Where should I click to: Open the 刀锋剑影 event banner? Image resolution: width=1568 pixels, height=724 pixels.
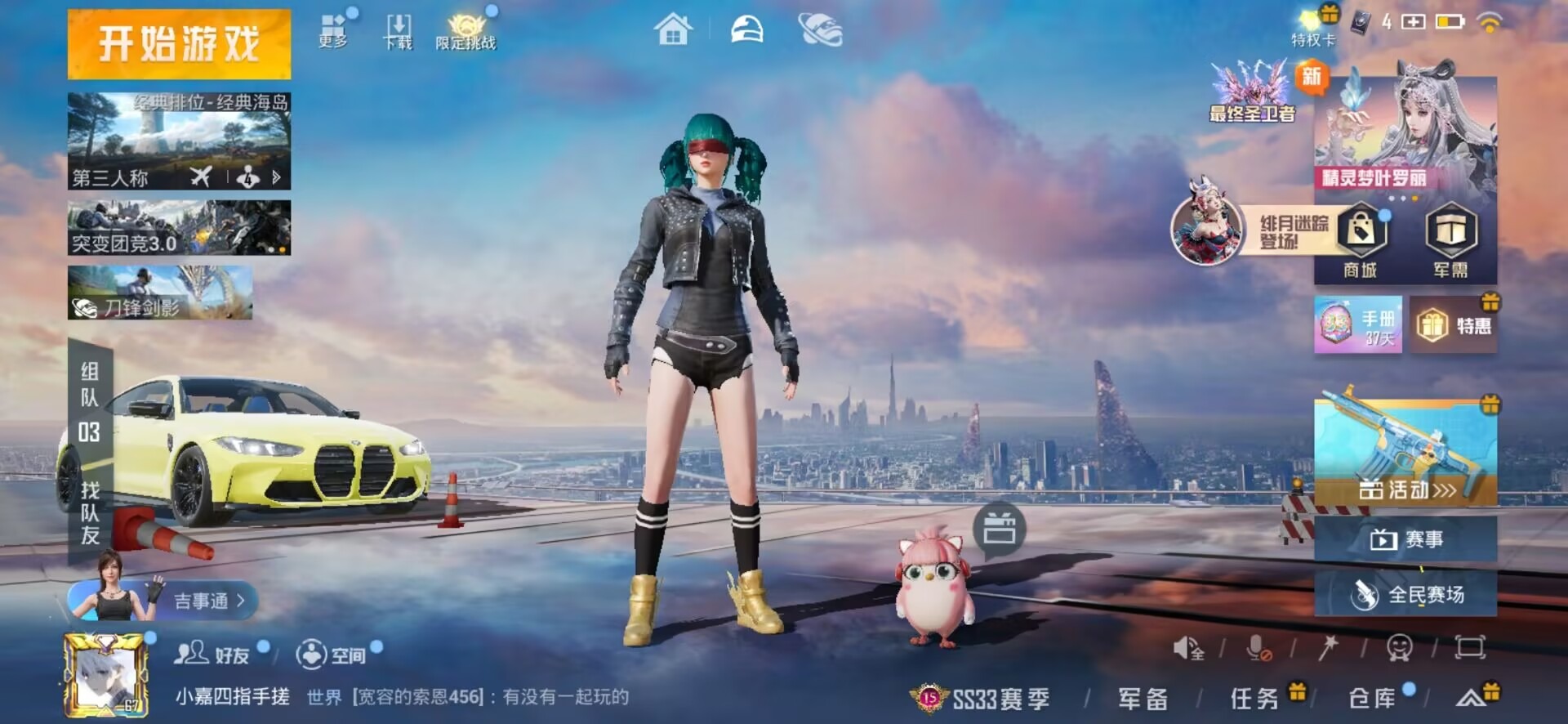click(x=160, y=293)
